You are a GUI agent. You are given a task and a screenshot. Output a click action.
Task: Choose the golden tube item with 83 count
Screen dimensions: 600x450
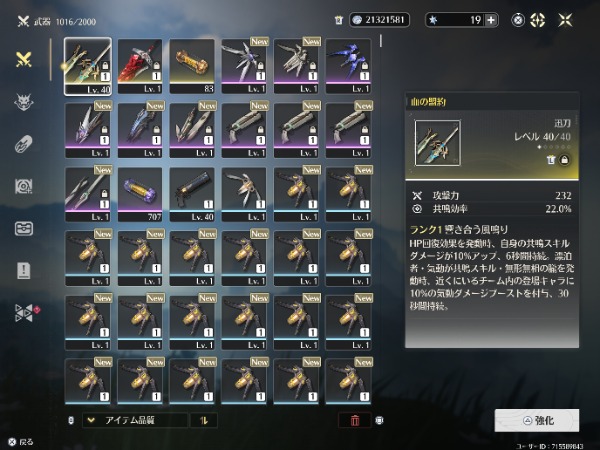pos(192,66)
